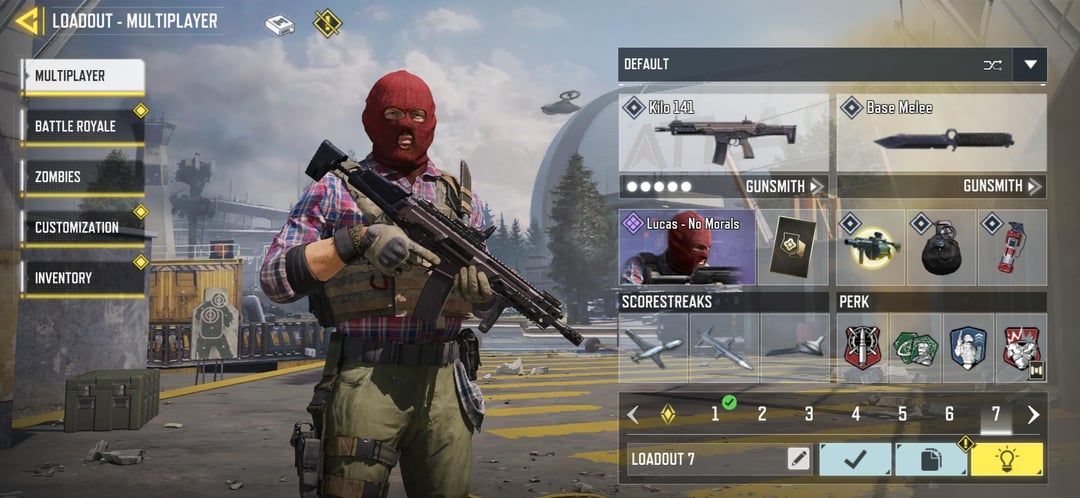Go to the next loadout page arrow
The image size is (1080, 498).
coord(1033,414)
